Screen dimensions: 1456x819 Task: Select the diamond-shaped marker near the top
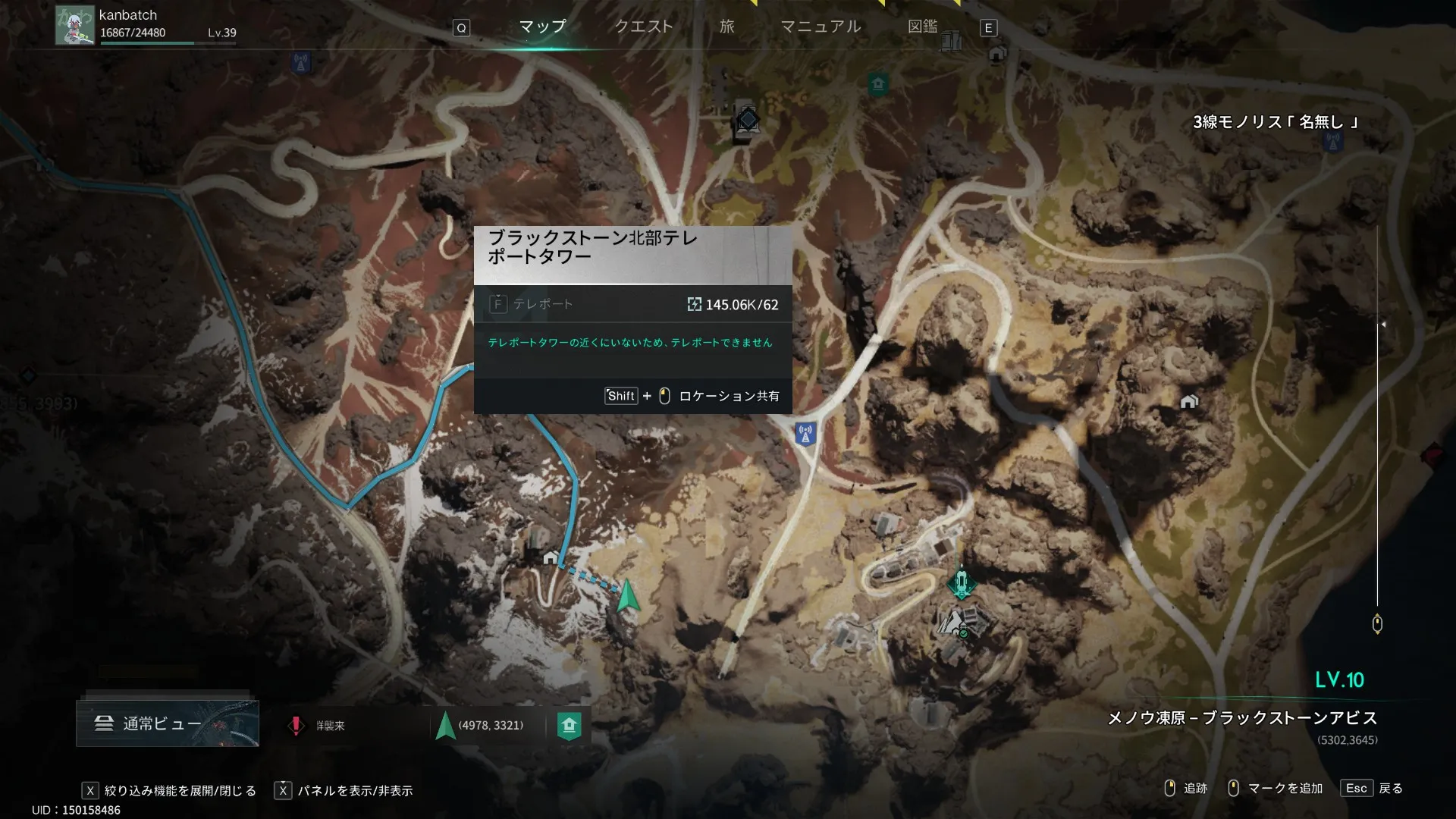pyautogui.click(x=748, y=119)
